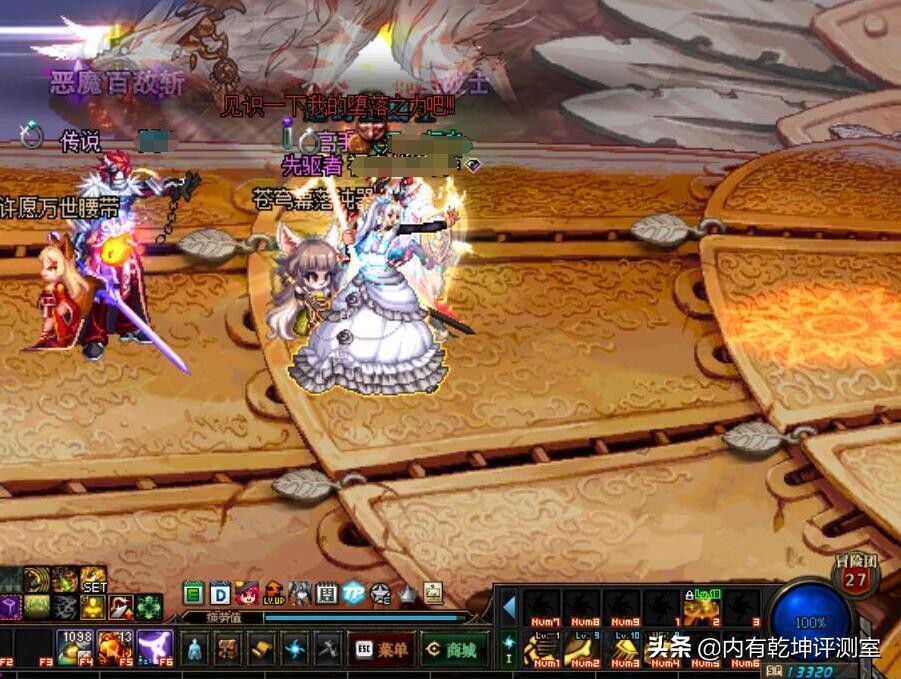Open the hammer icon in the menu bar
The width and height of the screenshot is (901, 679).
click(x=328, y=648)
